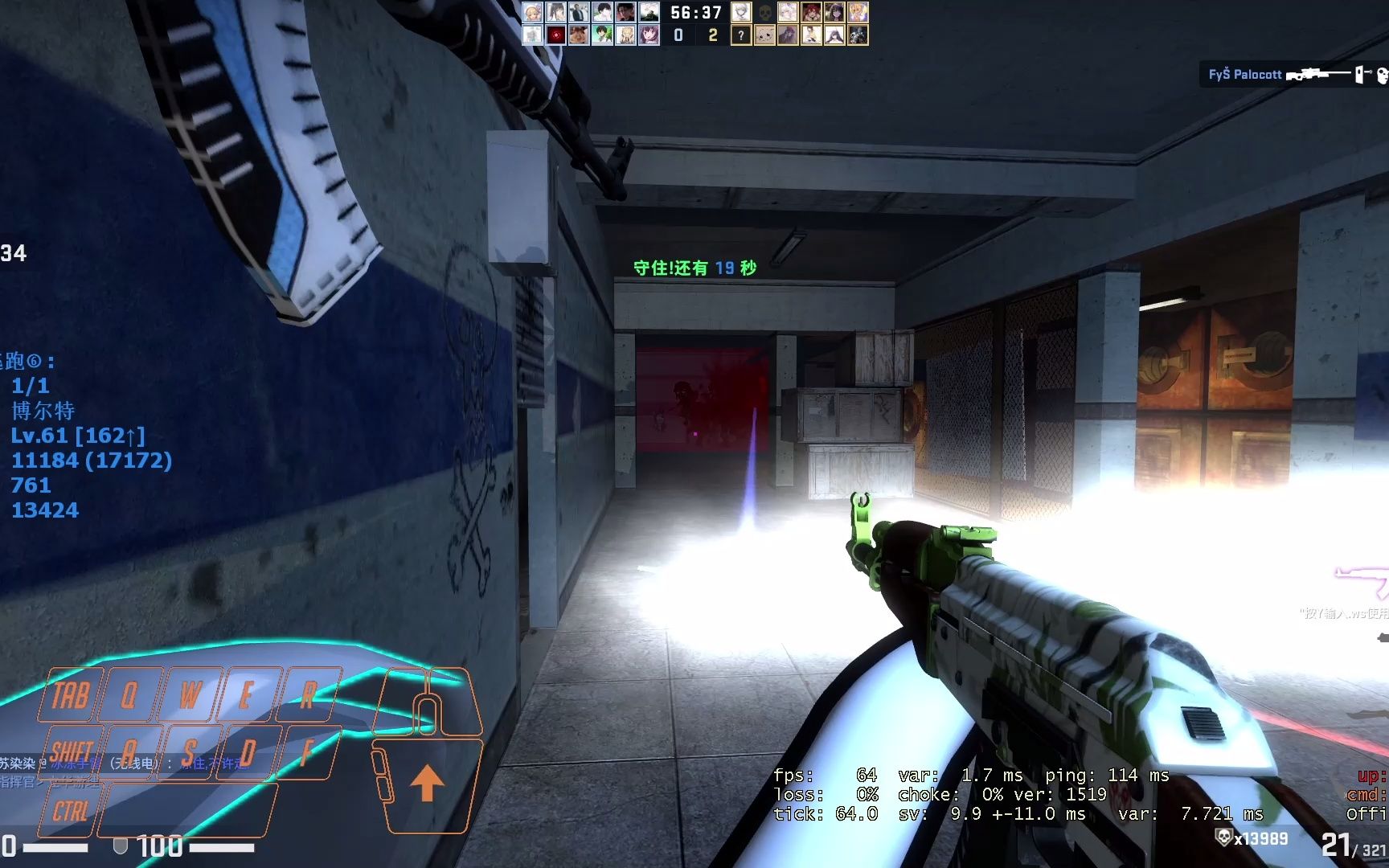
Task: Click the up-arrow key on the keyboard overlay
Action: [429, 781]
